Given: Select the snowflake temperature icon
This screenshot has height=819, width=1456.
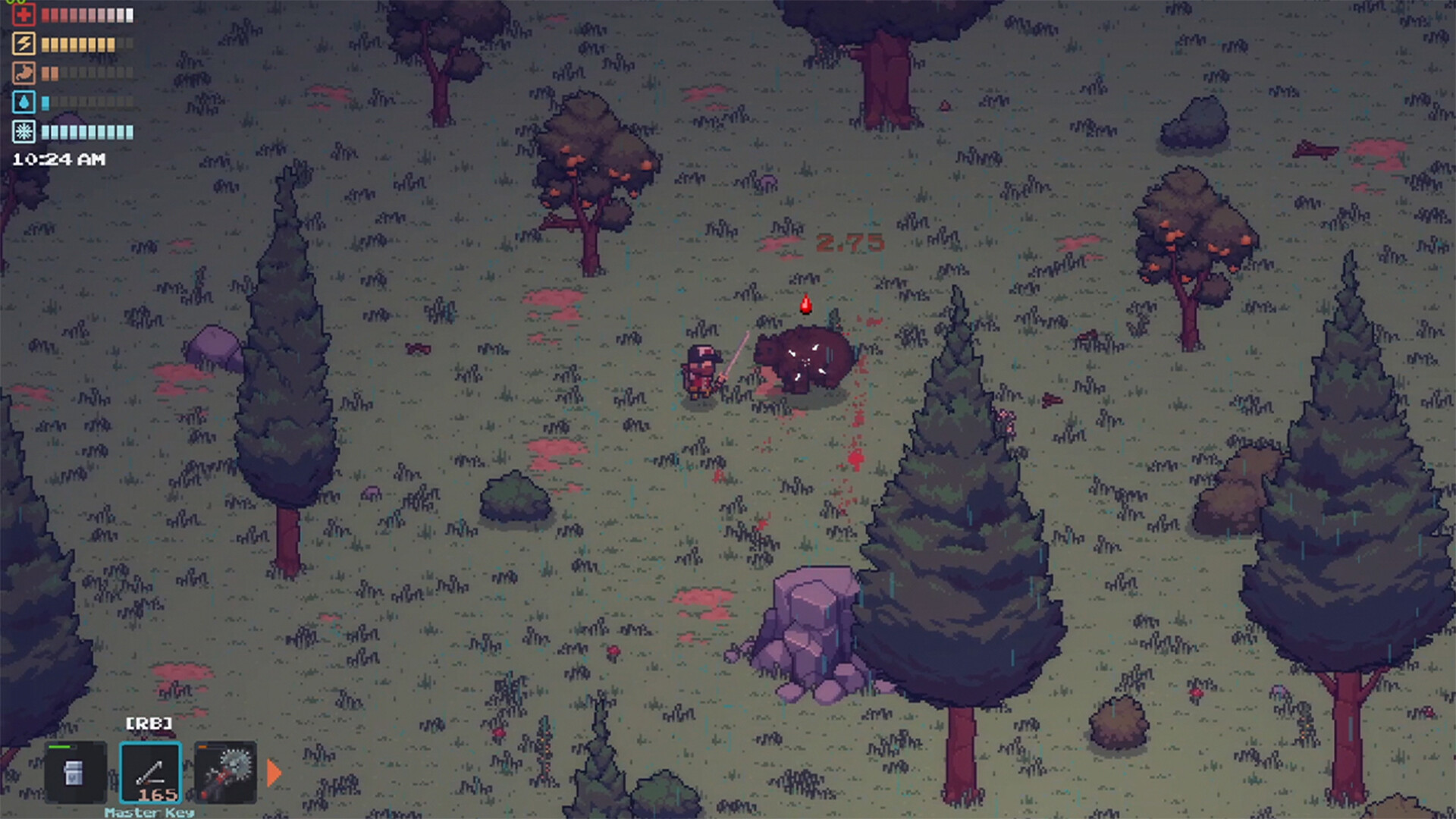Looking at the screenshot, I should pyautogui.click(x=24, y=130).
